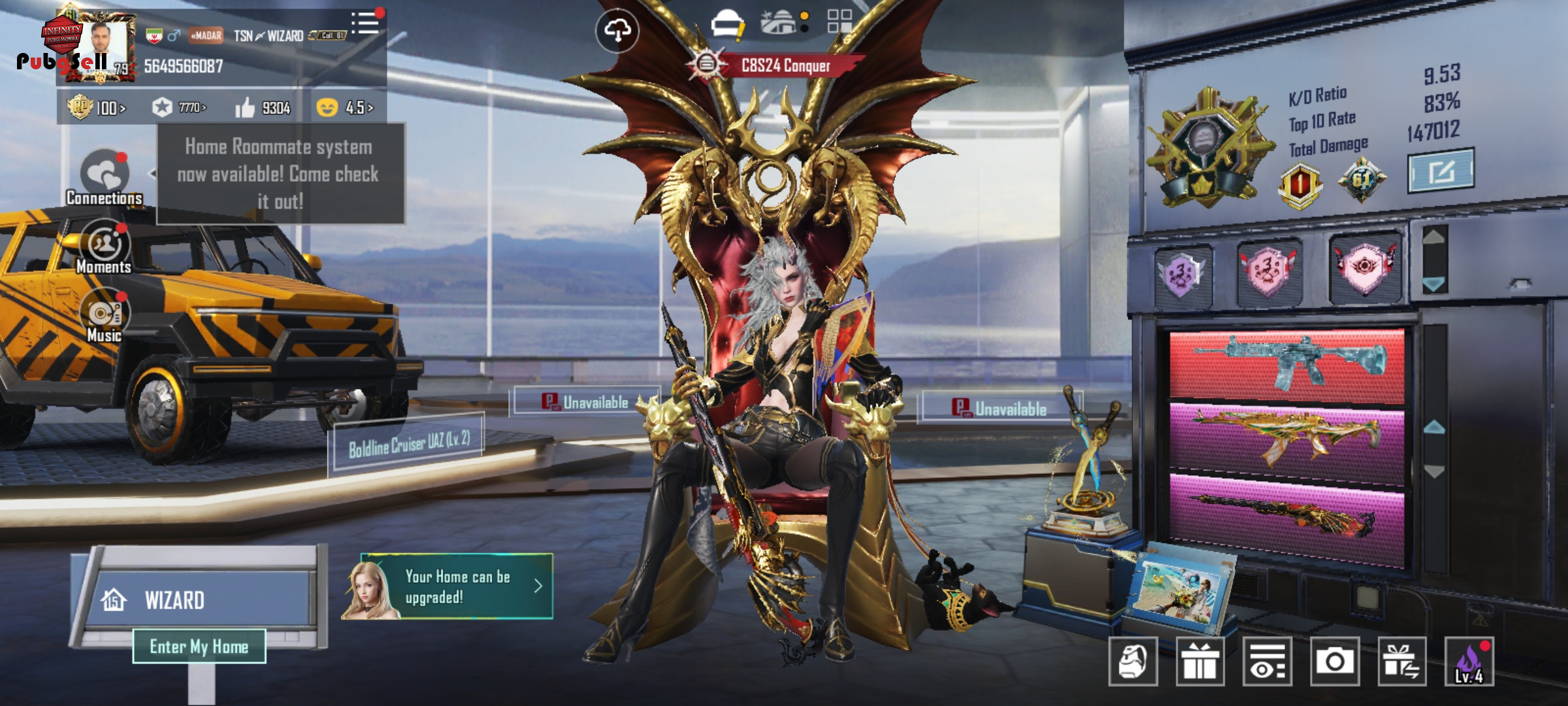
Task: Open the gift box icon
Action: (x=1200, y=662)
